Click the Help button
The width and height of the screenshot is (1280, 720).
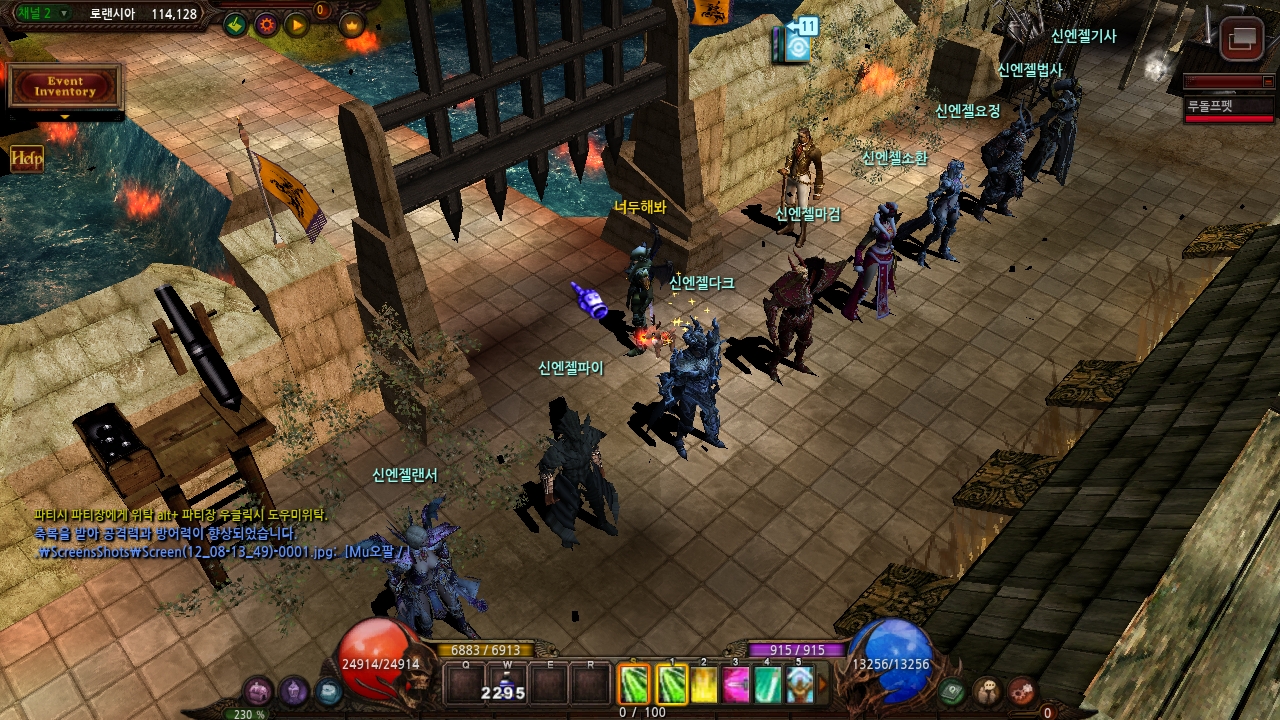tap(27, 158)
